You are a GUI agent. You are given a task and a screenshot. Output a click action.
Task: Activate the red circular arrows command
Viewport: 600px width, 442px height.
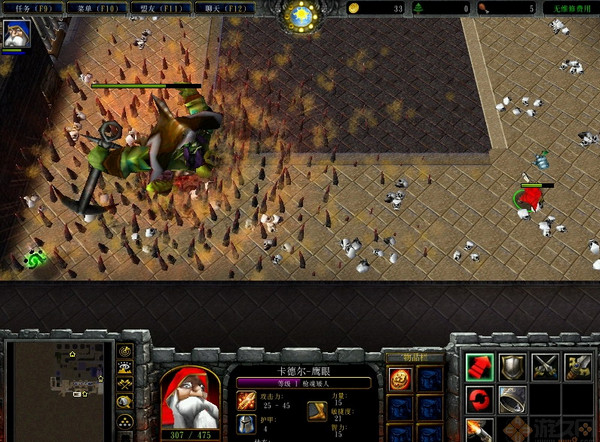(x=481, y=401)
